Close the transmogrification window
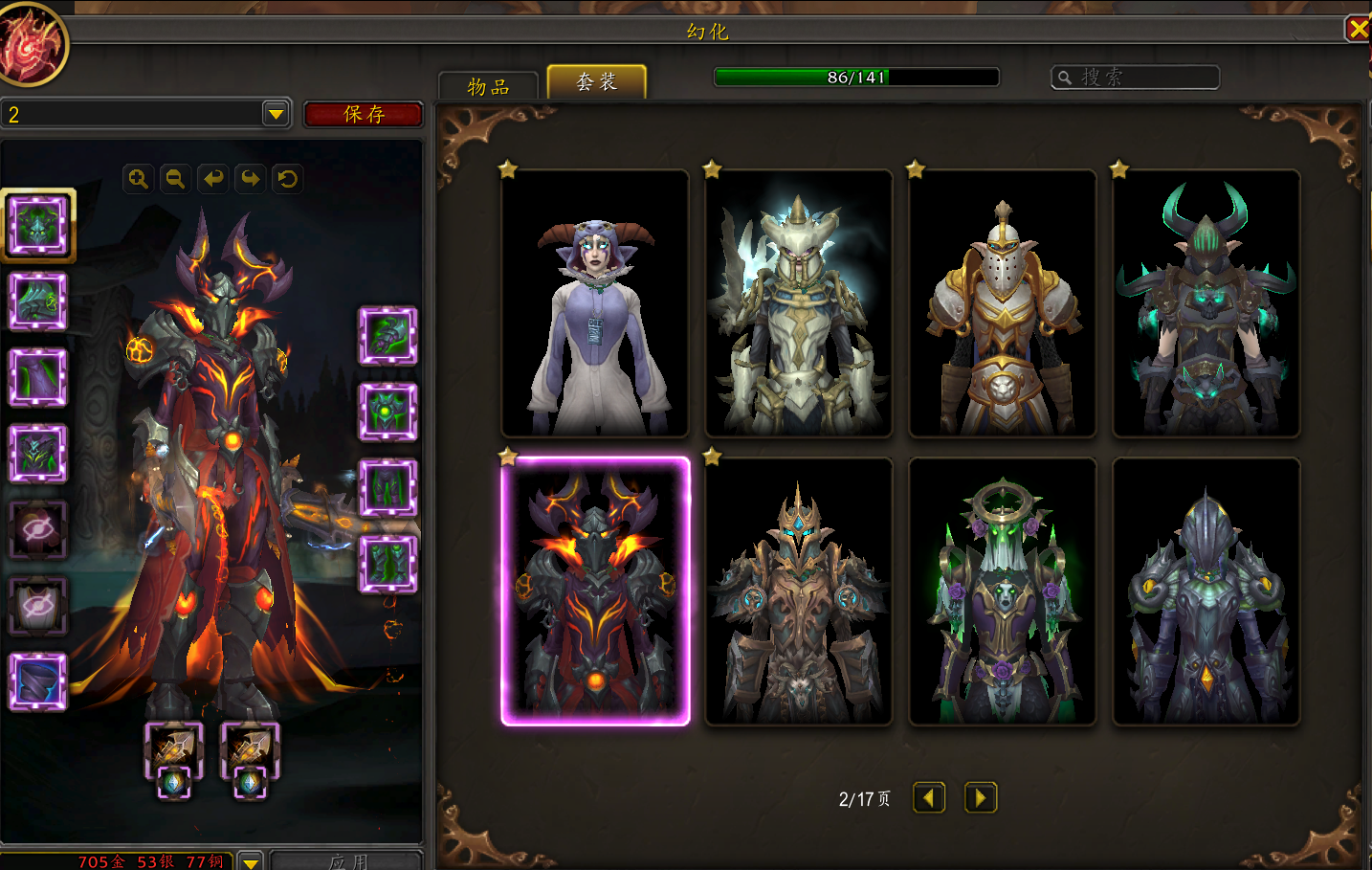This screenshot has height=870, width=1372. tap(1358, 29)
